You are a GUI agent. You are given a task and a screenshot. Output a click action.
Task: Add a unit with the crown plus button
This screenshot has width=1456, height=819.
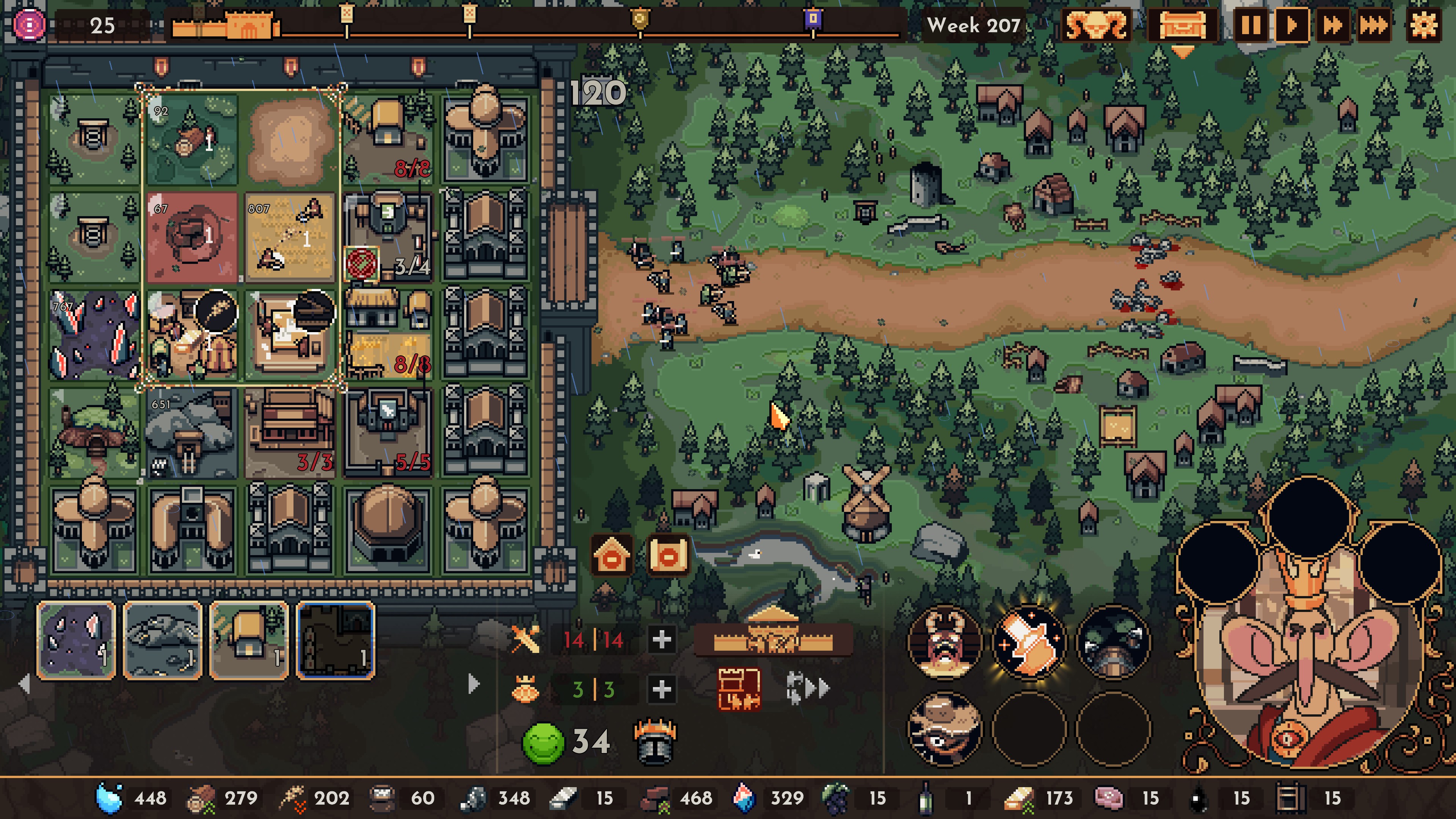pyautogui.click(x=661, y=689)
